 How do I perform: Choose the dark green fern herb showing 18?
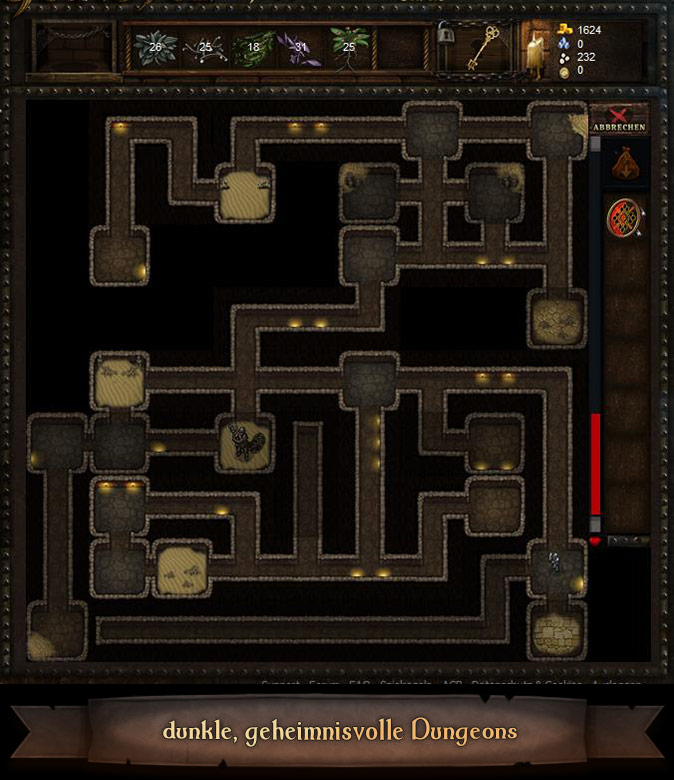pos(253,46)
